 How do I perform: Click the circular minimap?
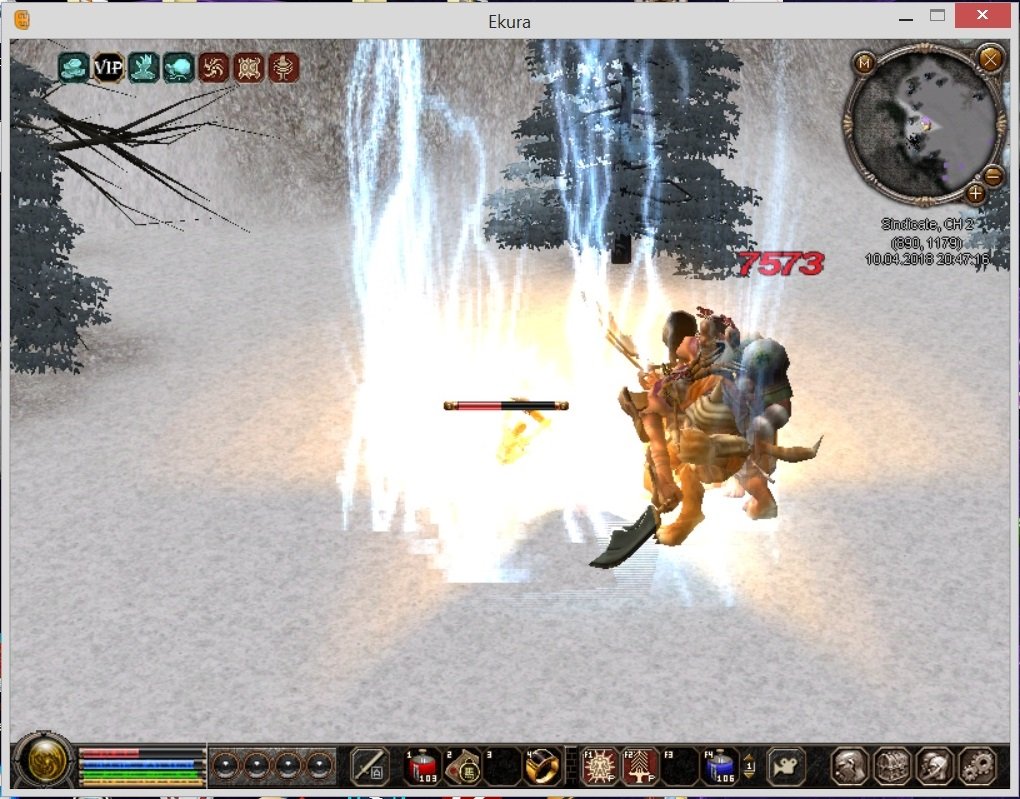point(924,122)
